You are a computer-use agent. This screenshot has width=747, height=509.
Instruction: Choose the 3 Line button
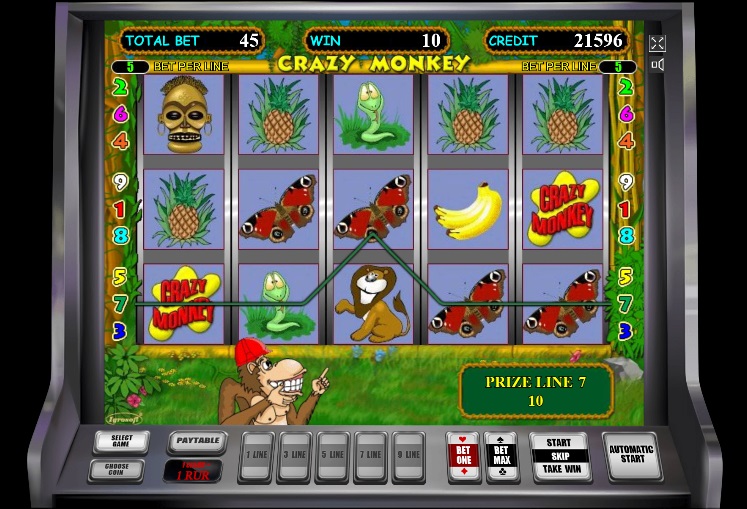(x=295, y=456)
